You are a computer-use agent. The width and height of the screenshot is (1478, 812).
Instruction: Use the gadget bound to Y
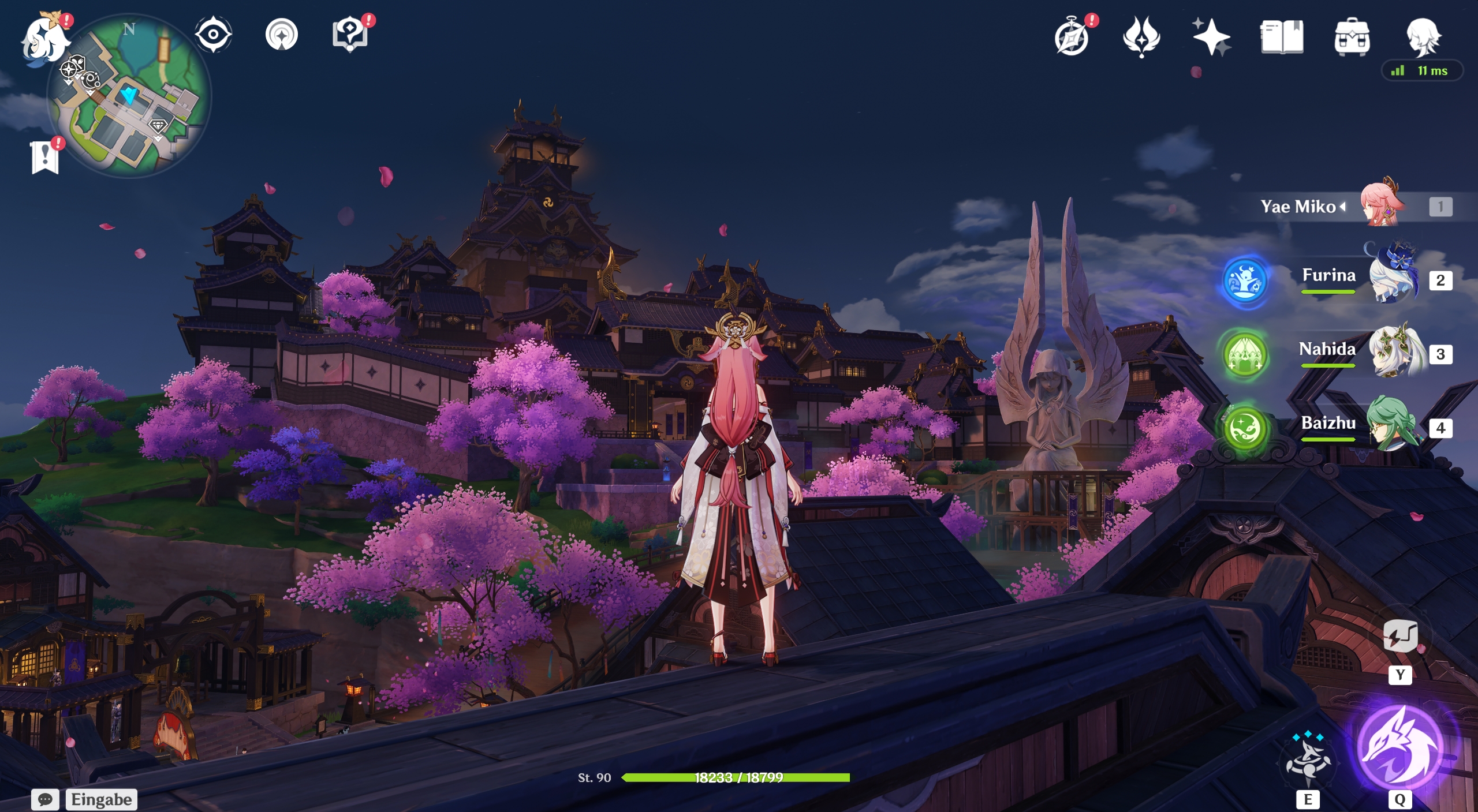click(1401, 637)
